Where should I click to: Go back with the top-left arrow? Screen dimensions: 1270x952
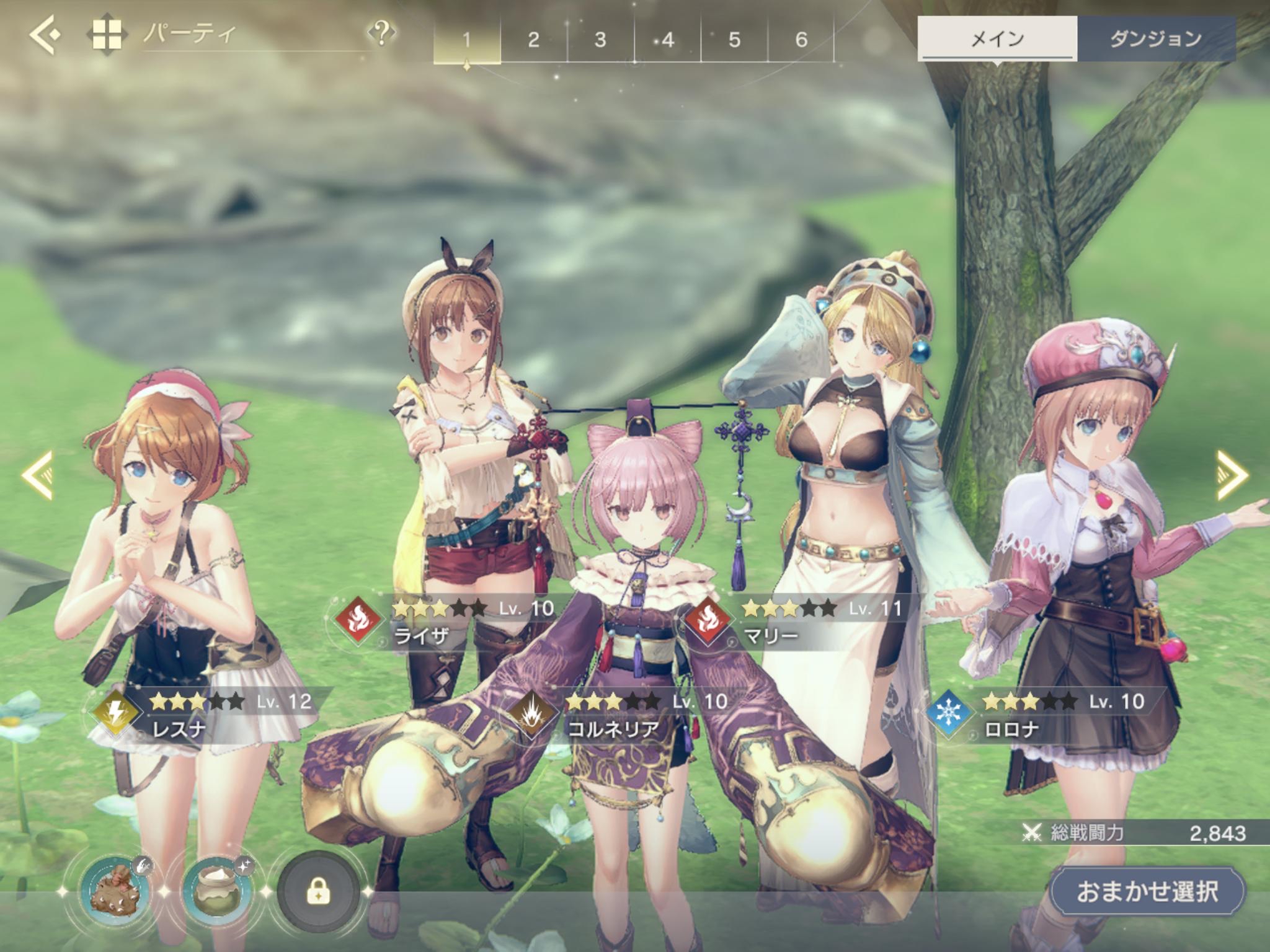pos(45,35)
